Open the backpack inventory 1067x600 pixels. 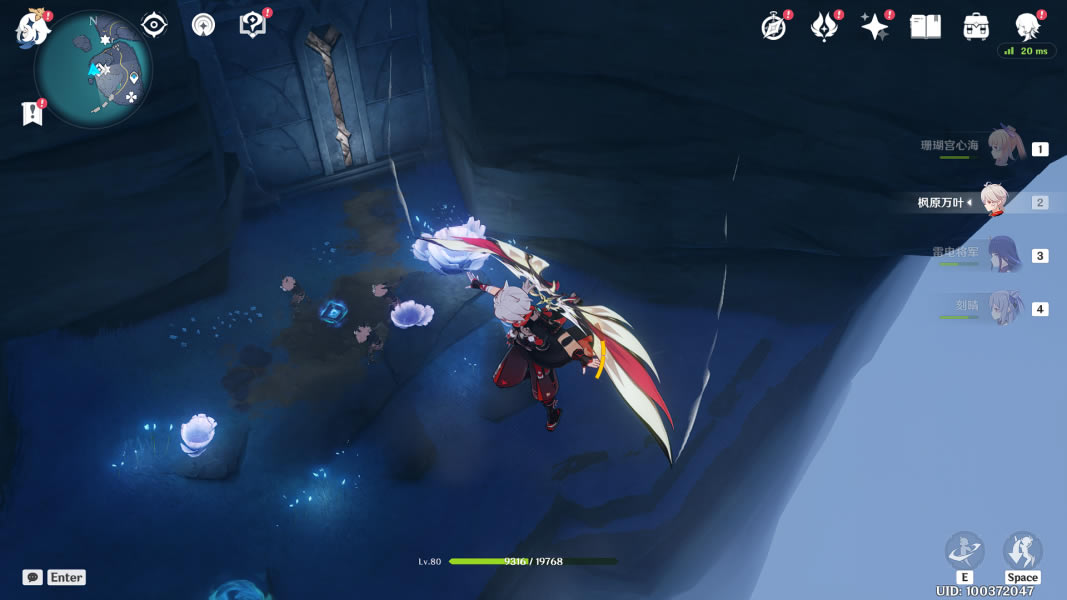976,27
